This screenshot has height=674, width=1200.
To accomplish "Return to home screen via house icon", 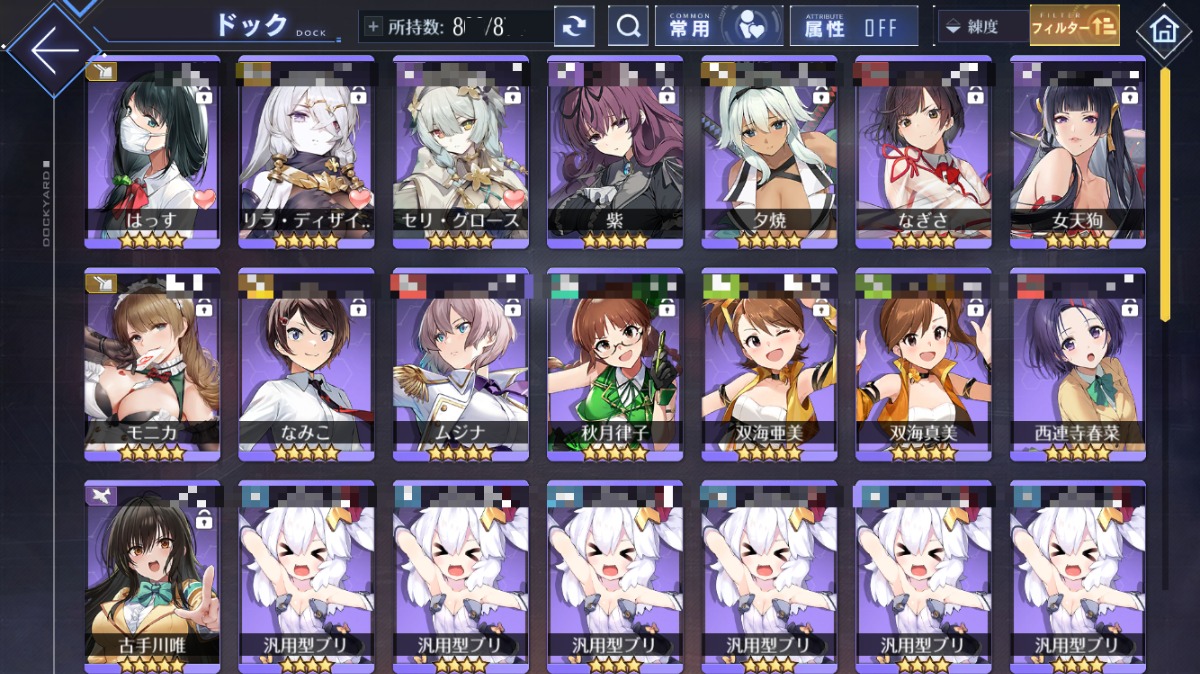I will pyautogui.click(x=1163, y=29).
